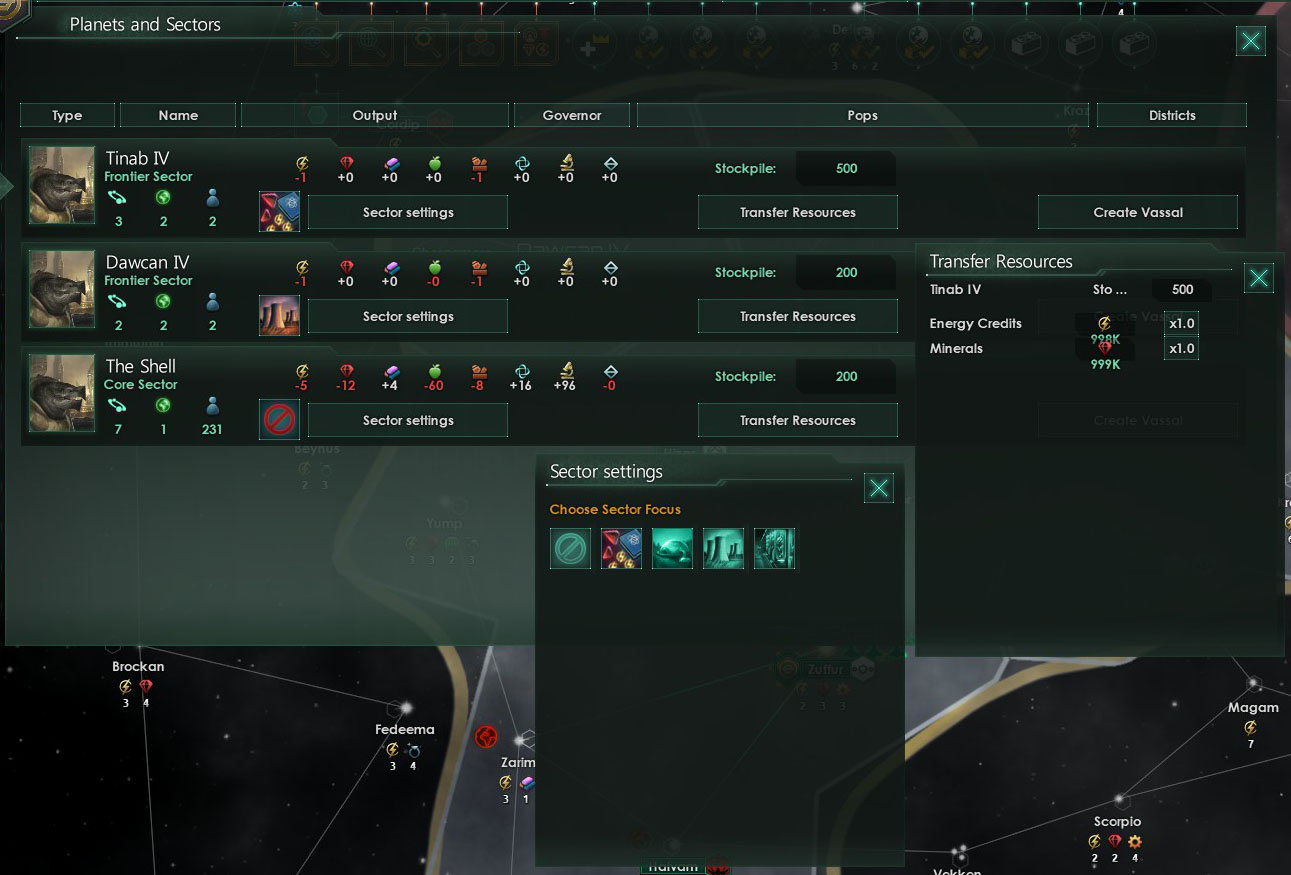Screen dimensions: 1291x875
Task: Click the x1.0 multiplier beside Energy Credits
Action: [1181, 323]
